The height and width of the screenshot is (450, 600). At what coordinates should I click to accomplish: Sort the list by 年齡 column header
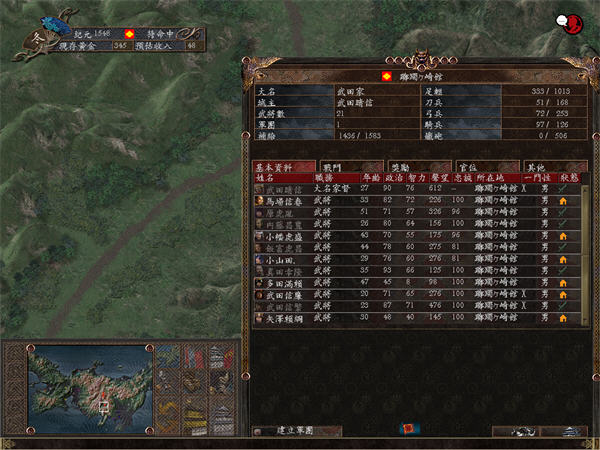tap(366, 176)
